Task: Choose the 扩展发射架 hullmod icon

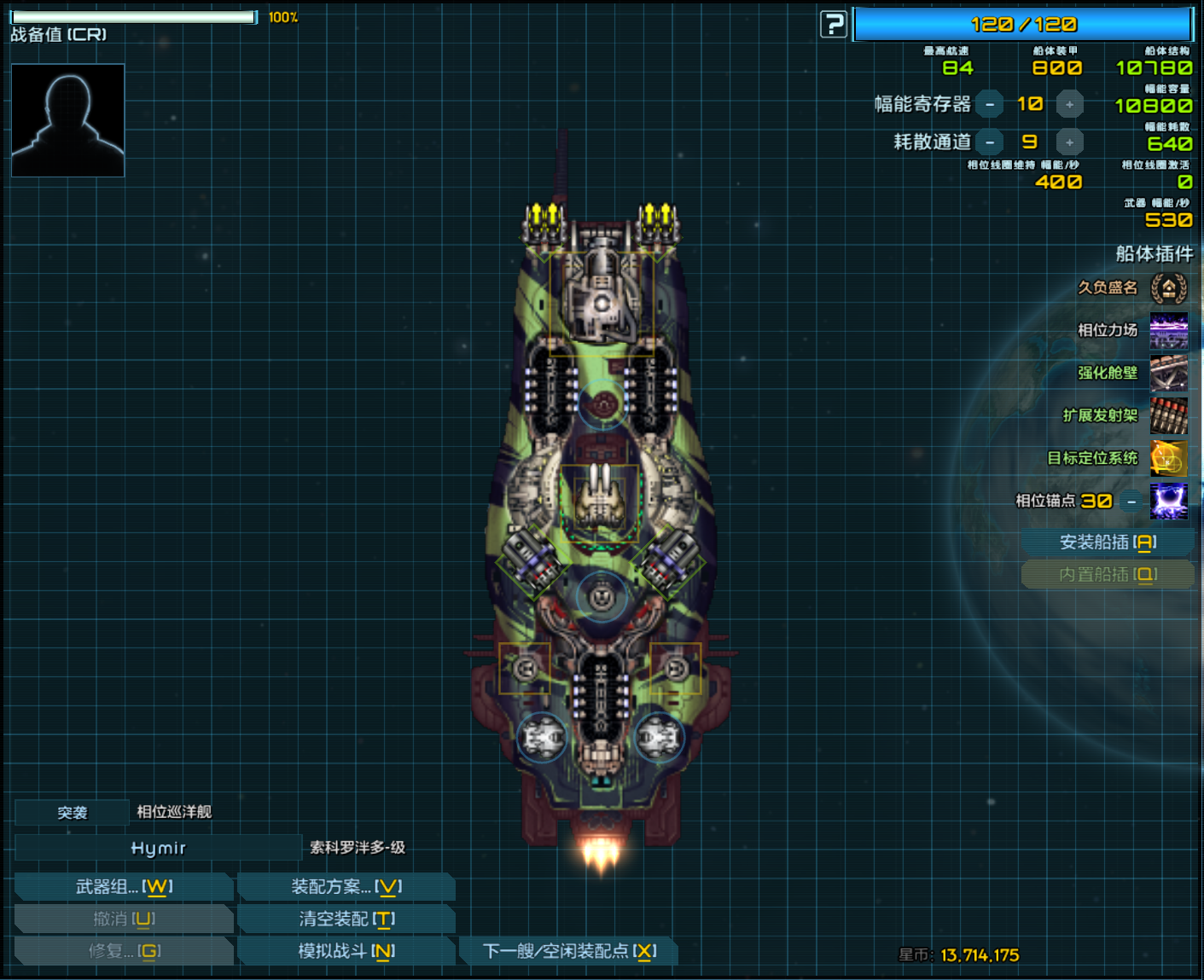Action: click(1168, 416)
